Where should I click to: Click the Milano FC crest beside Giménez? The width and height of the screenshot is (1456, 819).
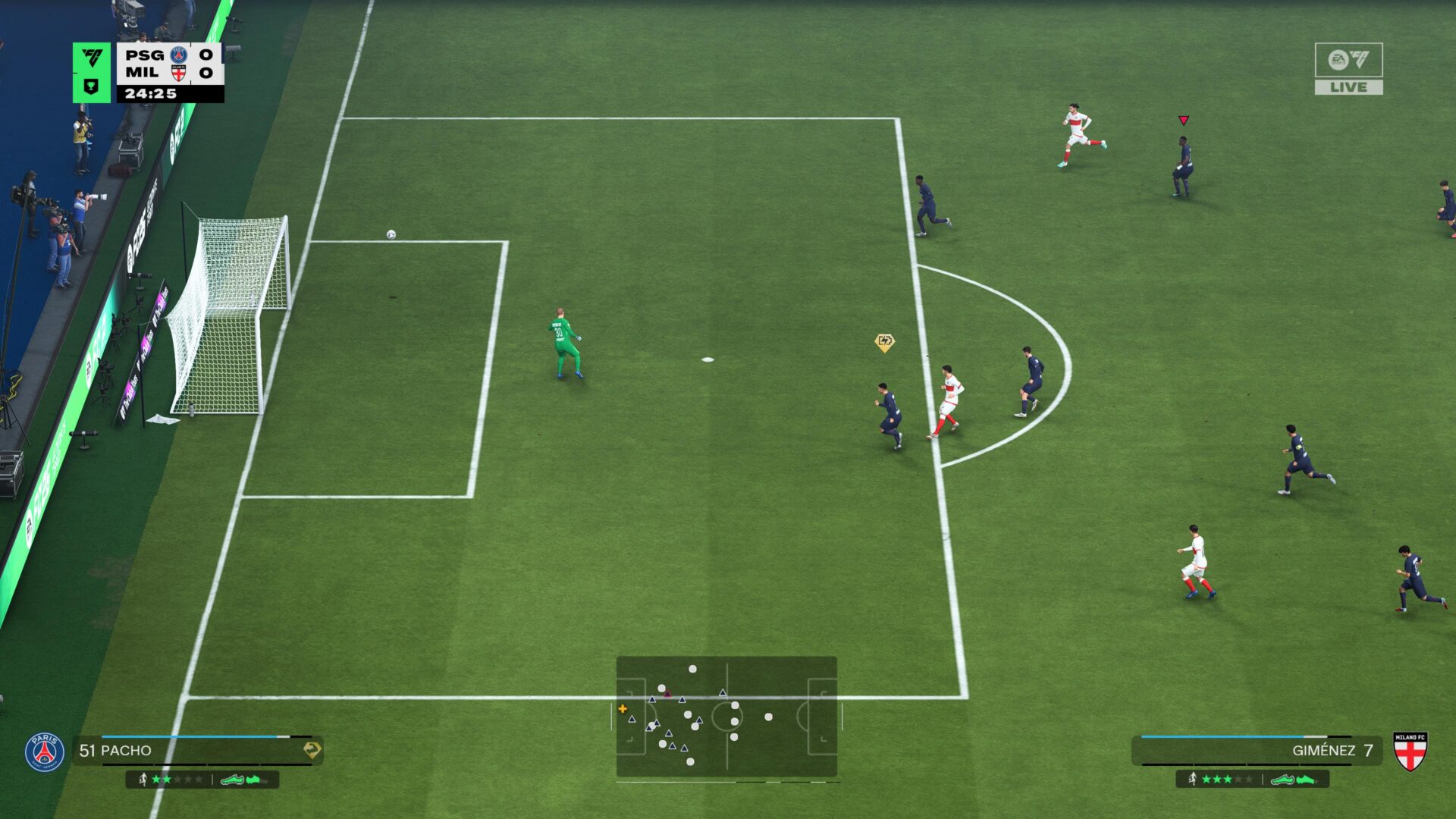coord(1410,751)
